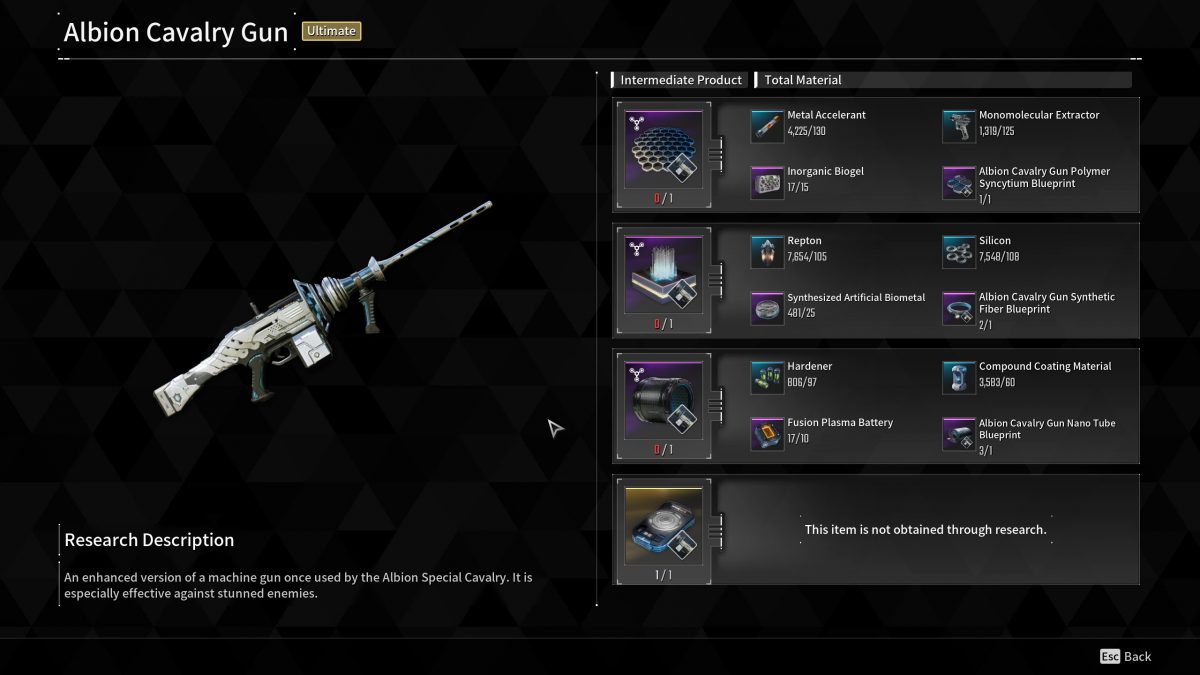Switch to the Intermediate Product tab
The width and height of the screenshot is (1200, 675).
[x=680, y=80]
